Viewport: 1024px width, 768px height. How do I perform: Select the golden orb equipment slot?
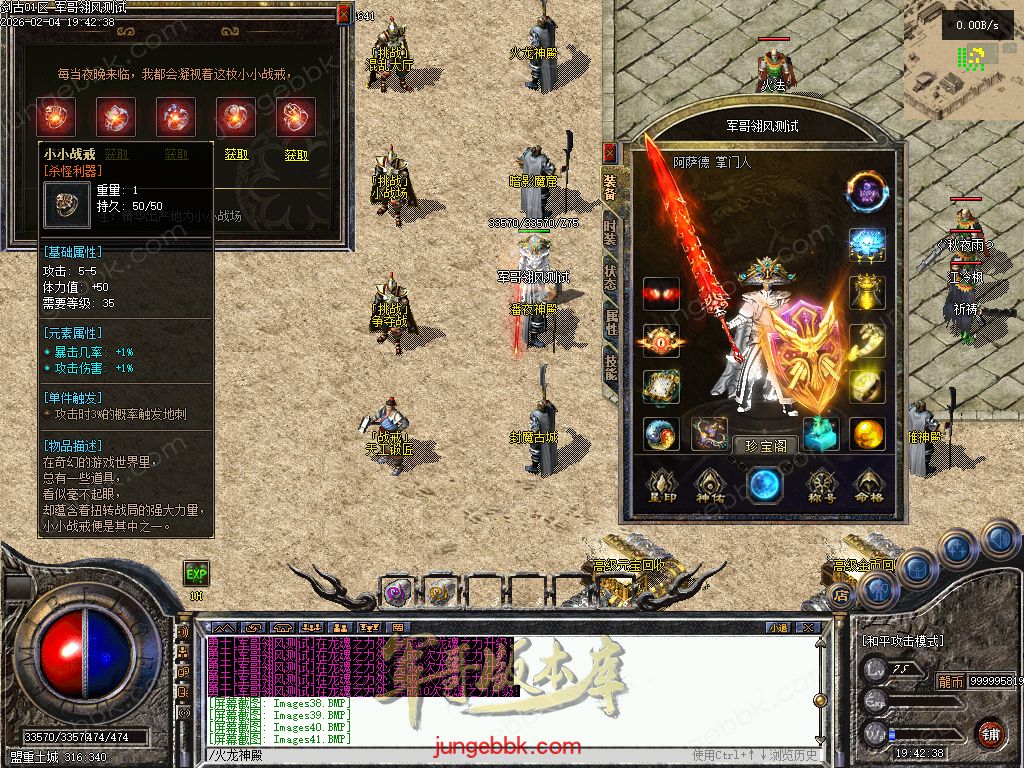tap(867, 434)
